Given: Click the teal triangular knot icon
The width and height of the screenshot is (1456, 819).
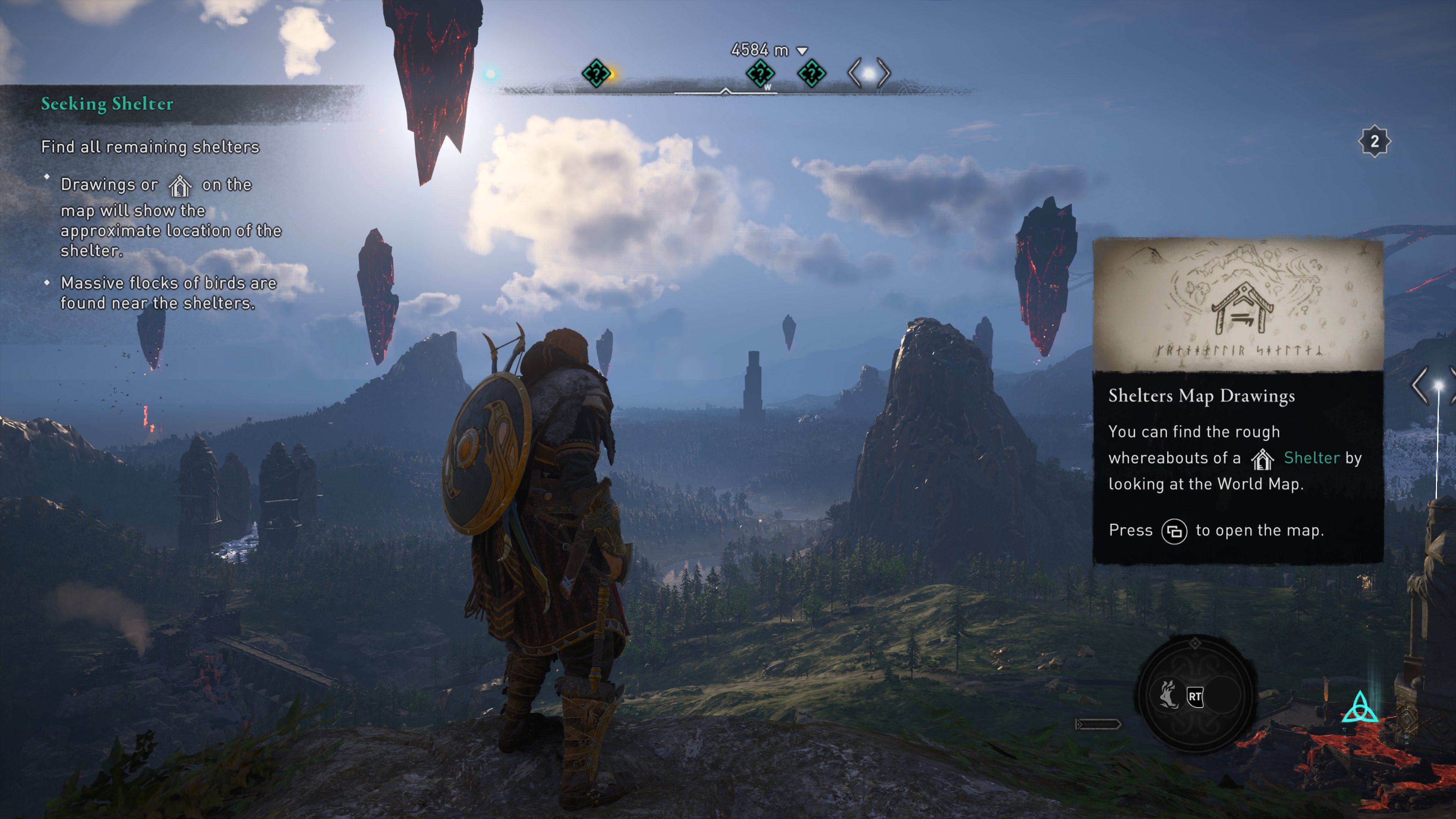Looking at the screenshot, I should [1360, 708].
